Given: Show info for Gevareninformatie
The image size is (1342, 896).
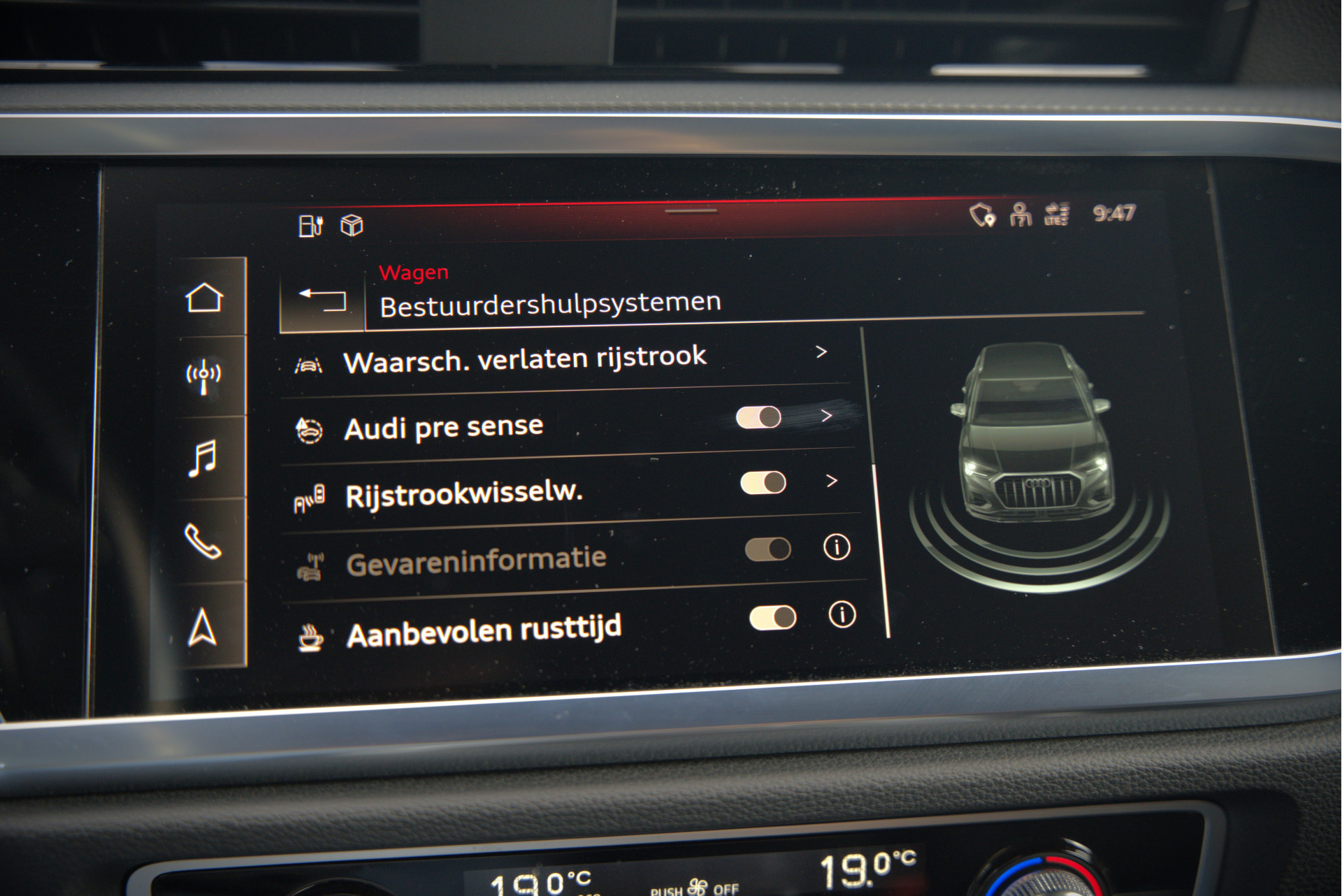Looking at the screenshot, I should click(837, 547).
